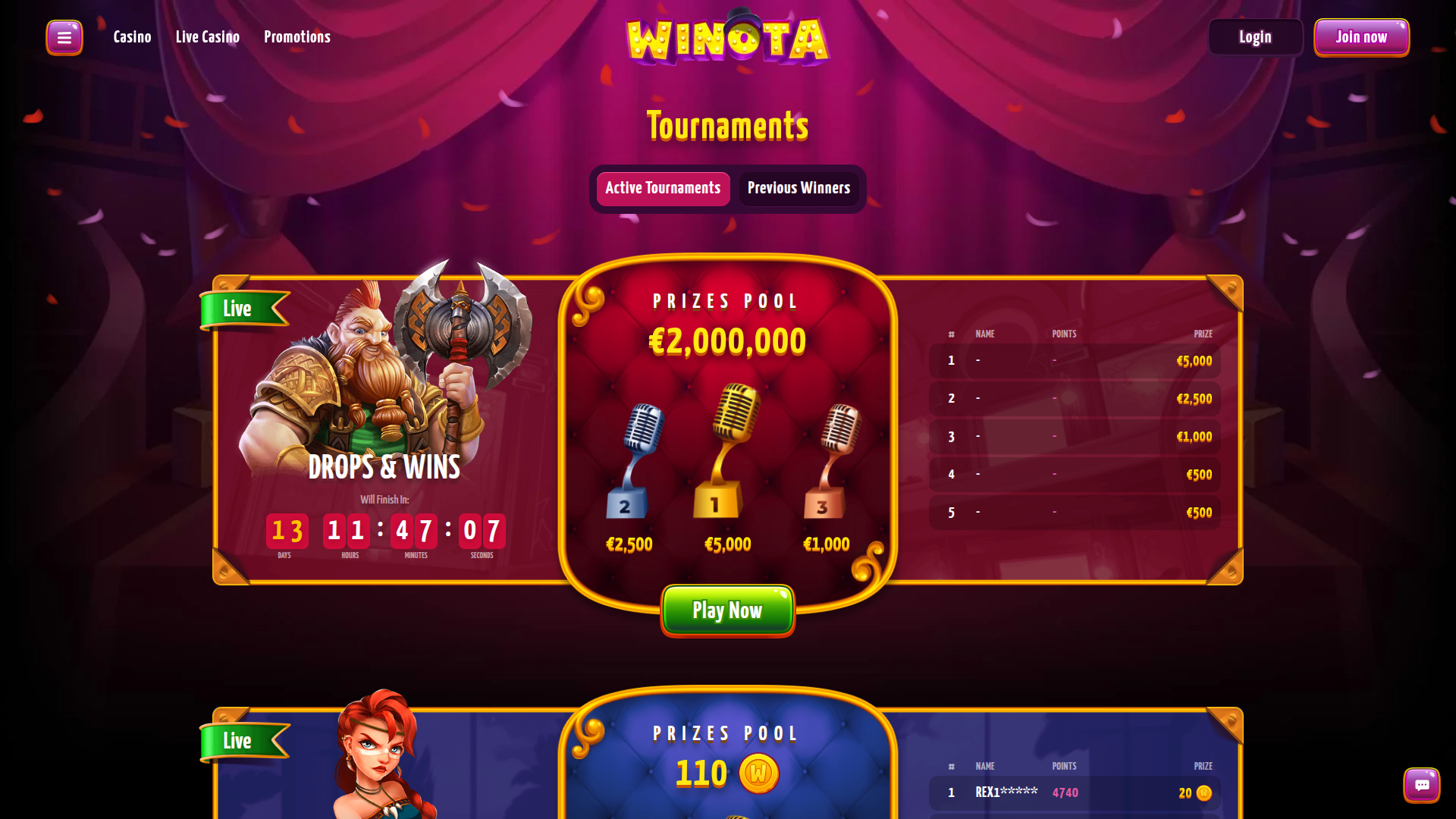Click the Login button
1456x819 pixels.
1255,36
